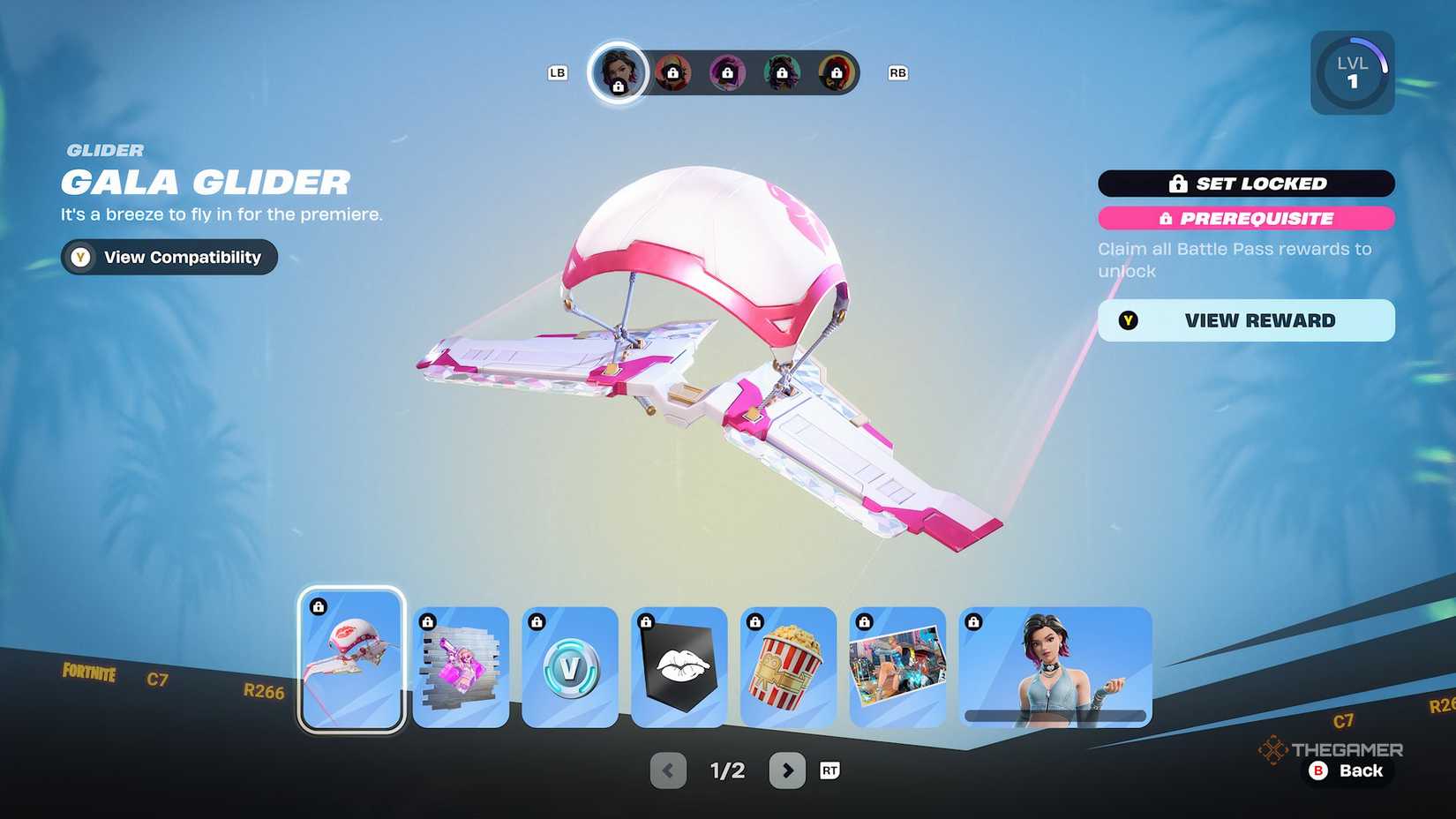Click the next page arrow
Viewport: 1456px width, 819px height.
click(788, 770)
